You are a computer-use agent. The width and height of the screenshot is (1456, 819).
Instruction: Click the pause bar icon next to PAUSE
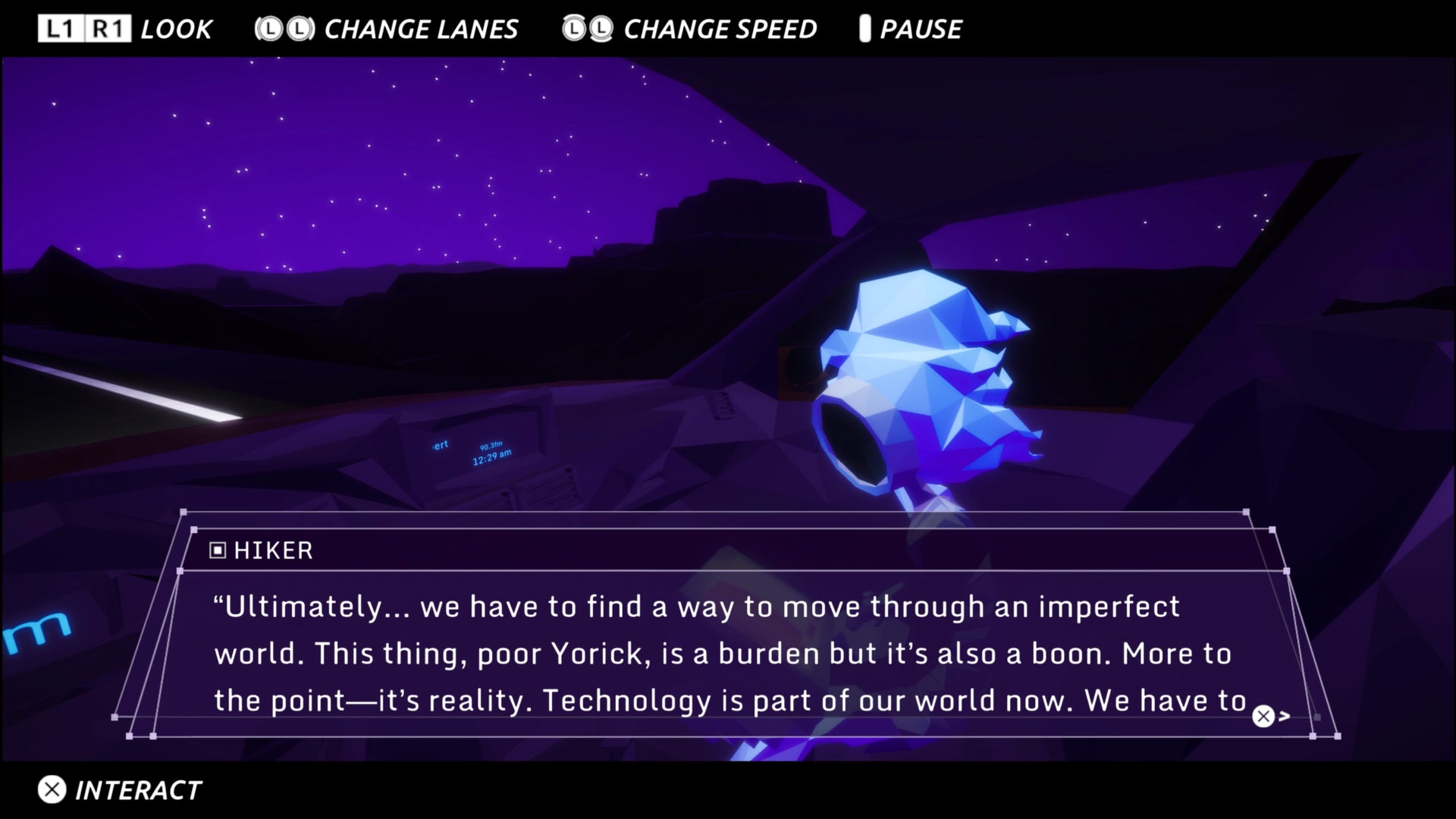[864, 28]
